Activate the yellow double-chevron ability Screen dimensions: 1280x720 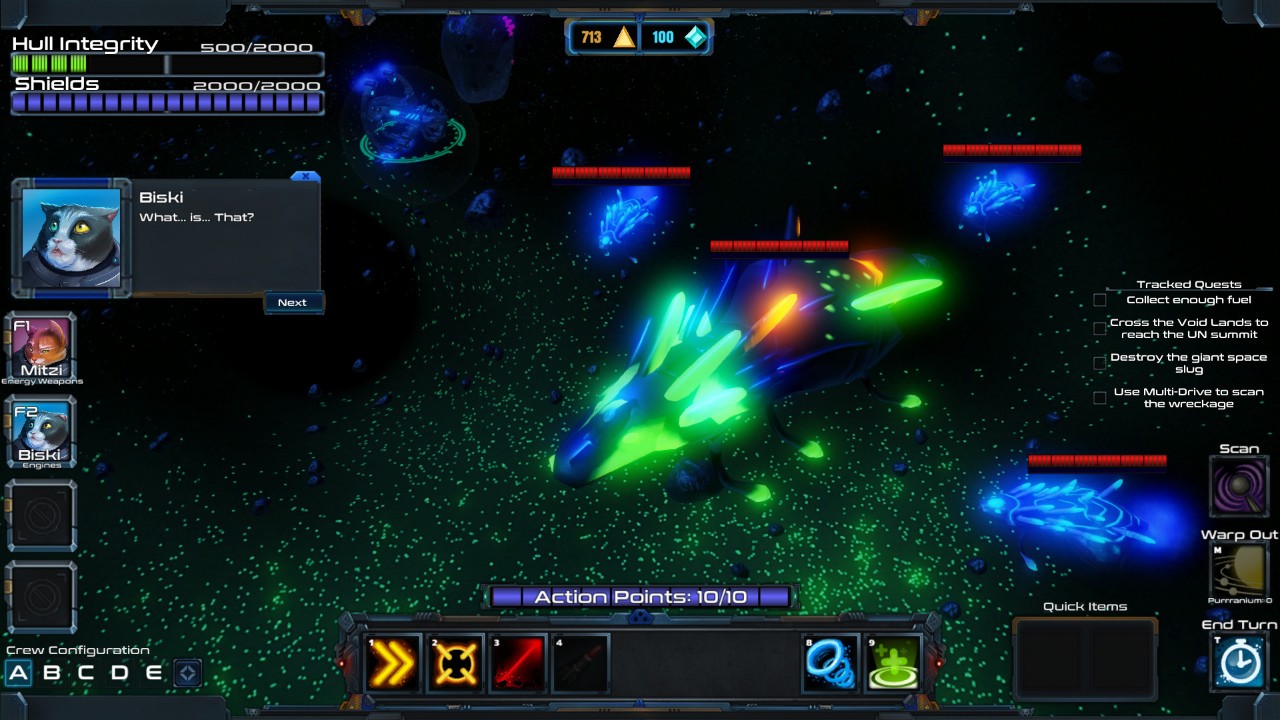point(393,663)
